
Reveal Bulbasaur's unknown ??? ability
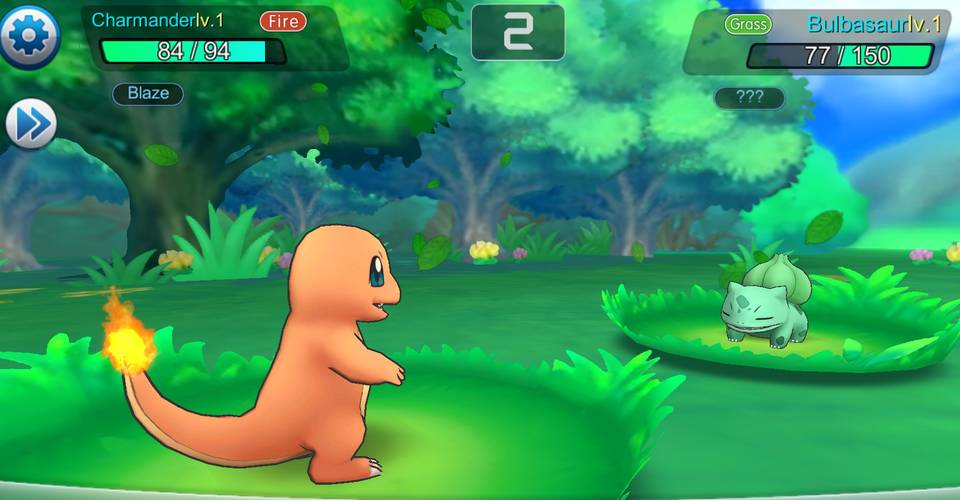pos(749,98)
